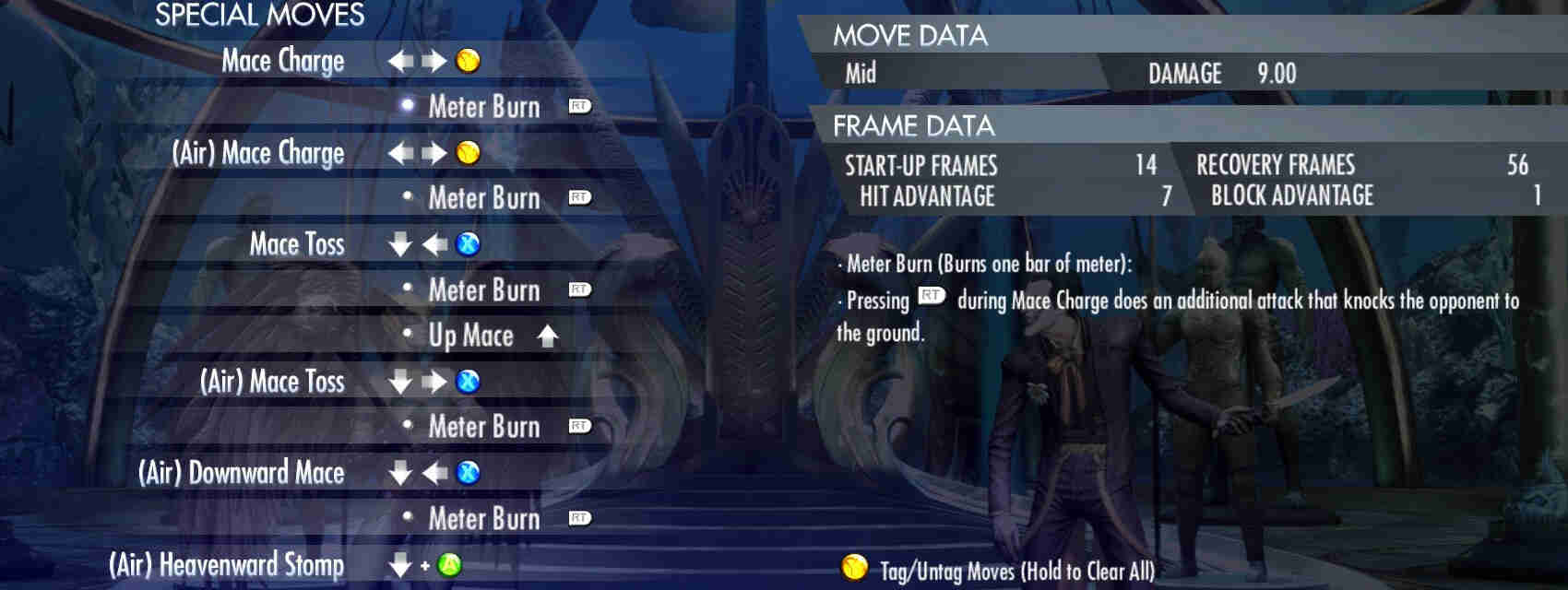Image resolution: width=1568 pixels, height=590 pixels.
Task: Select Meter Burn under (Air) Mace Toss
Action: point(484,427)
